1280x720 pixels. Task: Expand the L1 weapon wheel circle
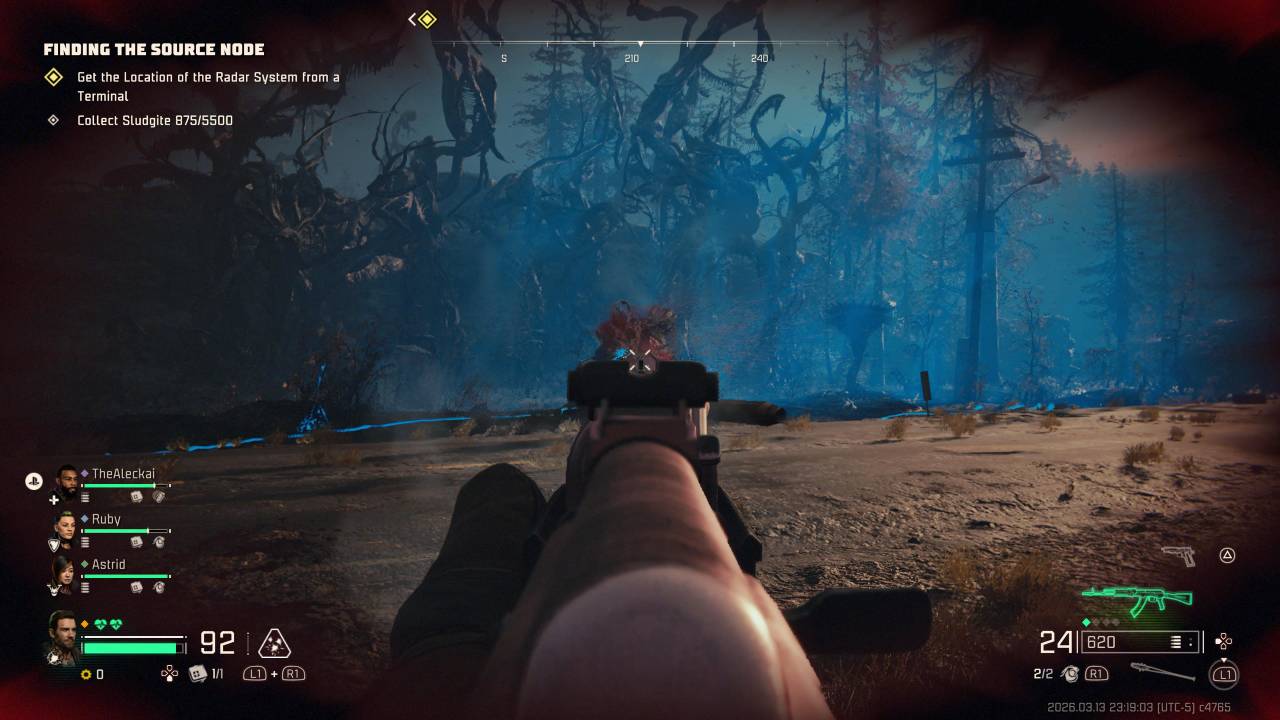[x=1225, y=675]
